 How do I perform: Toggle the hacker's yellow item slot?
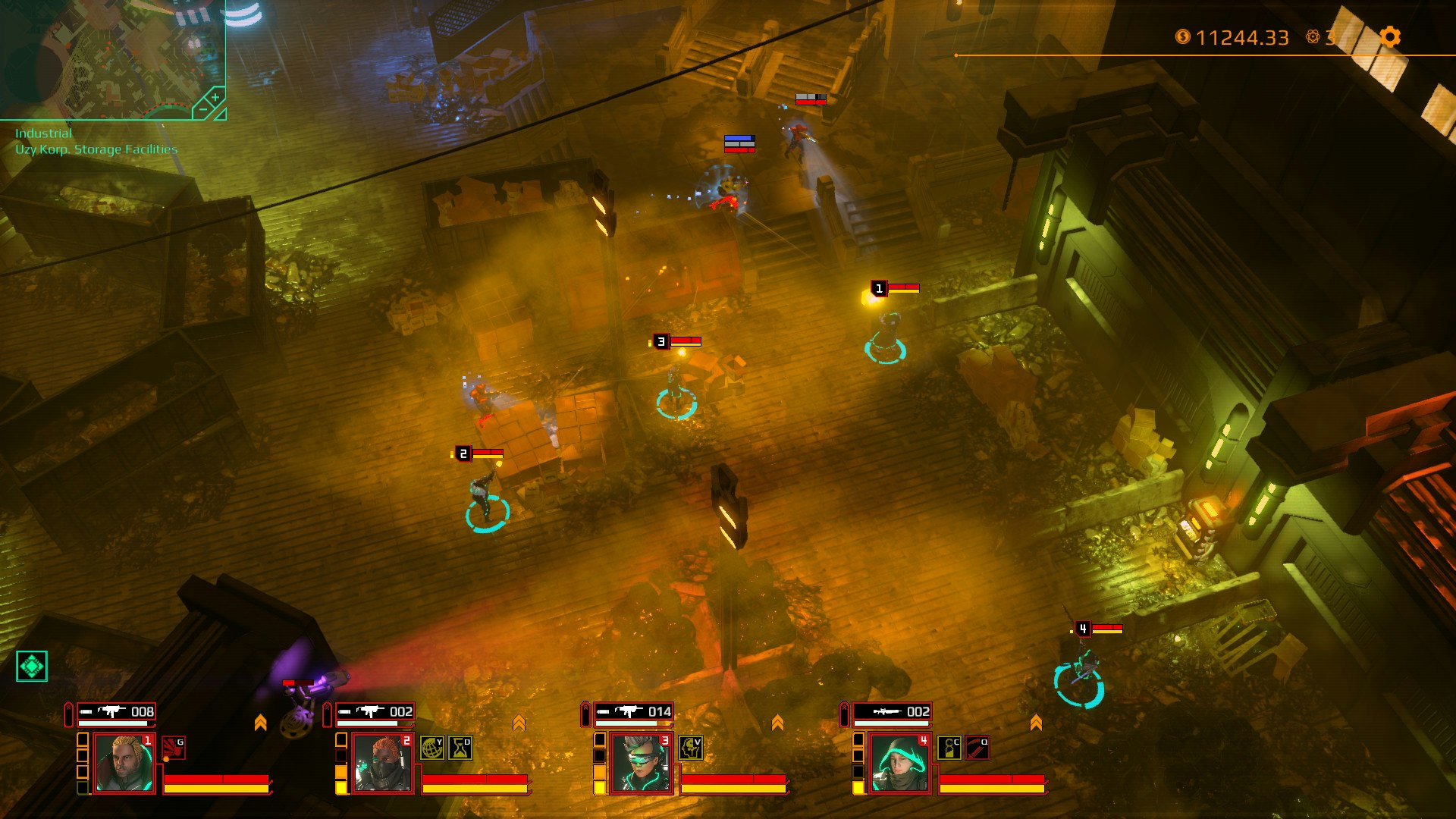pyautogui.click(x=341, y=786)
